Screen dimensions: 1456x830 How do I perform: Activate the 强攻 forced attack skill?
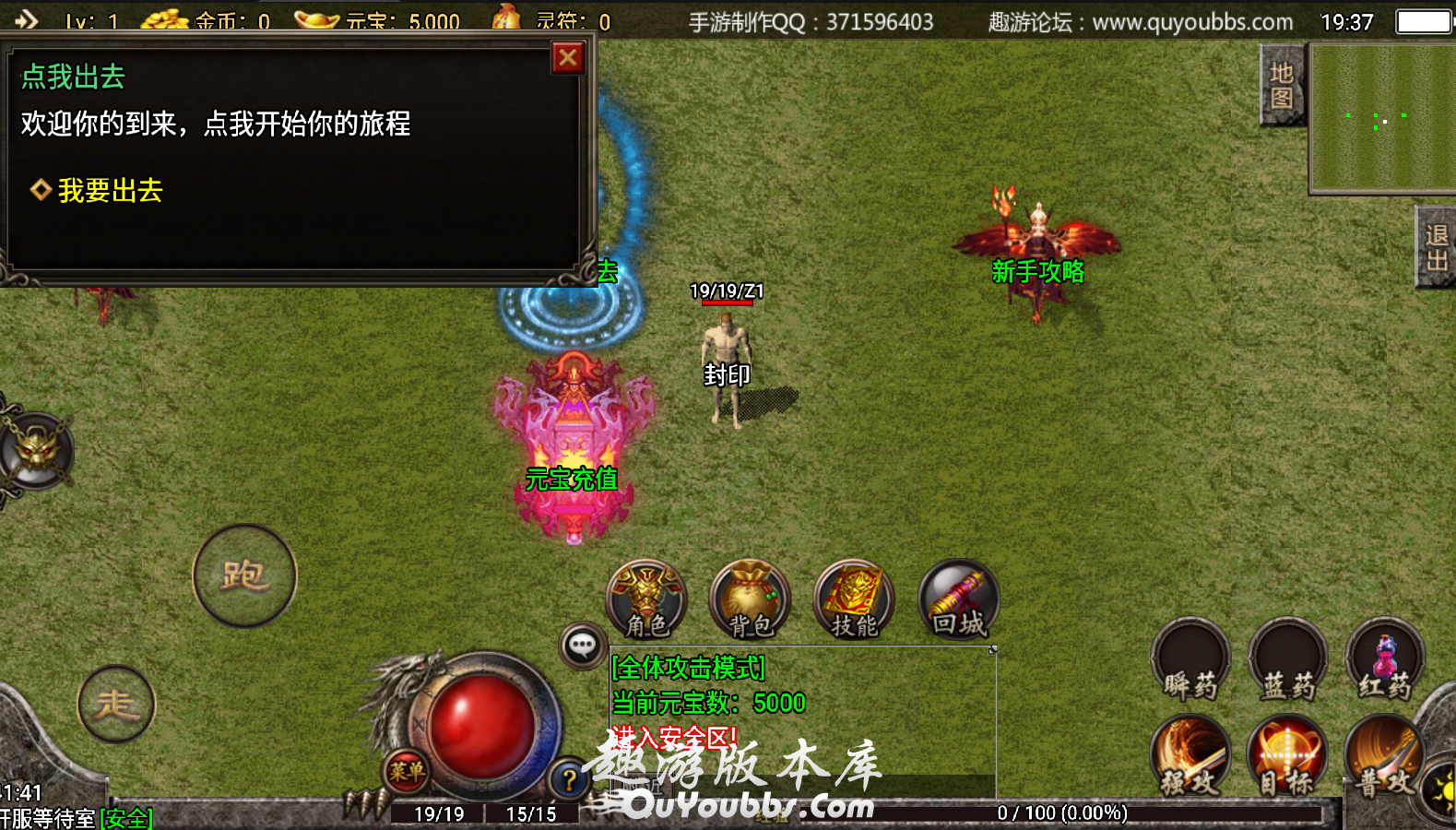click(x=1190, y=756)
